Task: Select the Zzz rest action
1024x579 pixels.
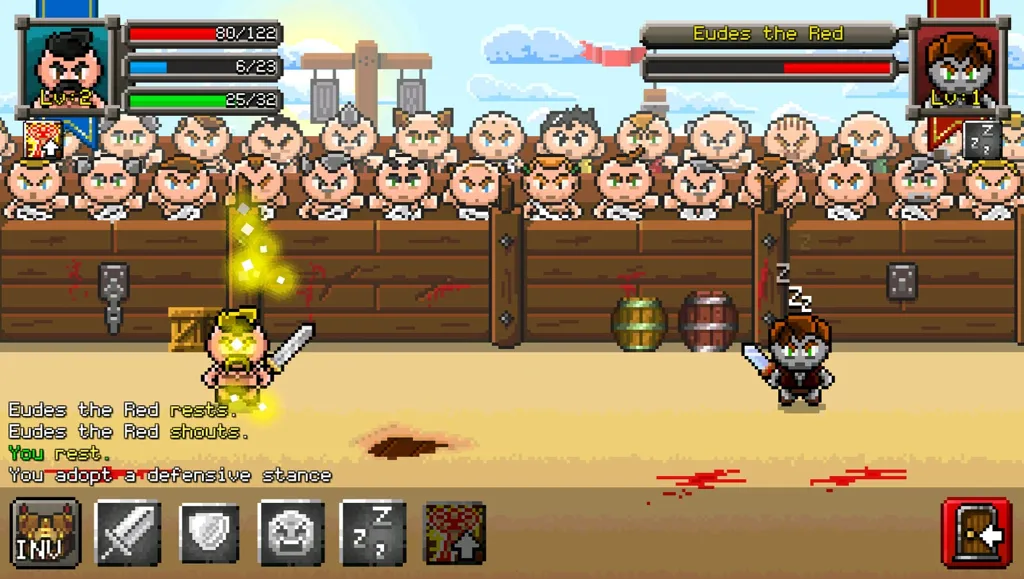Action: point(374,533)
